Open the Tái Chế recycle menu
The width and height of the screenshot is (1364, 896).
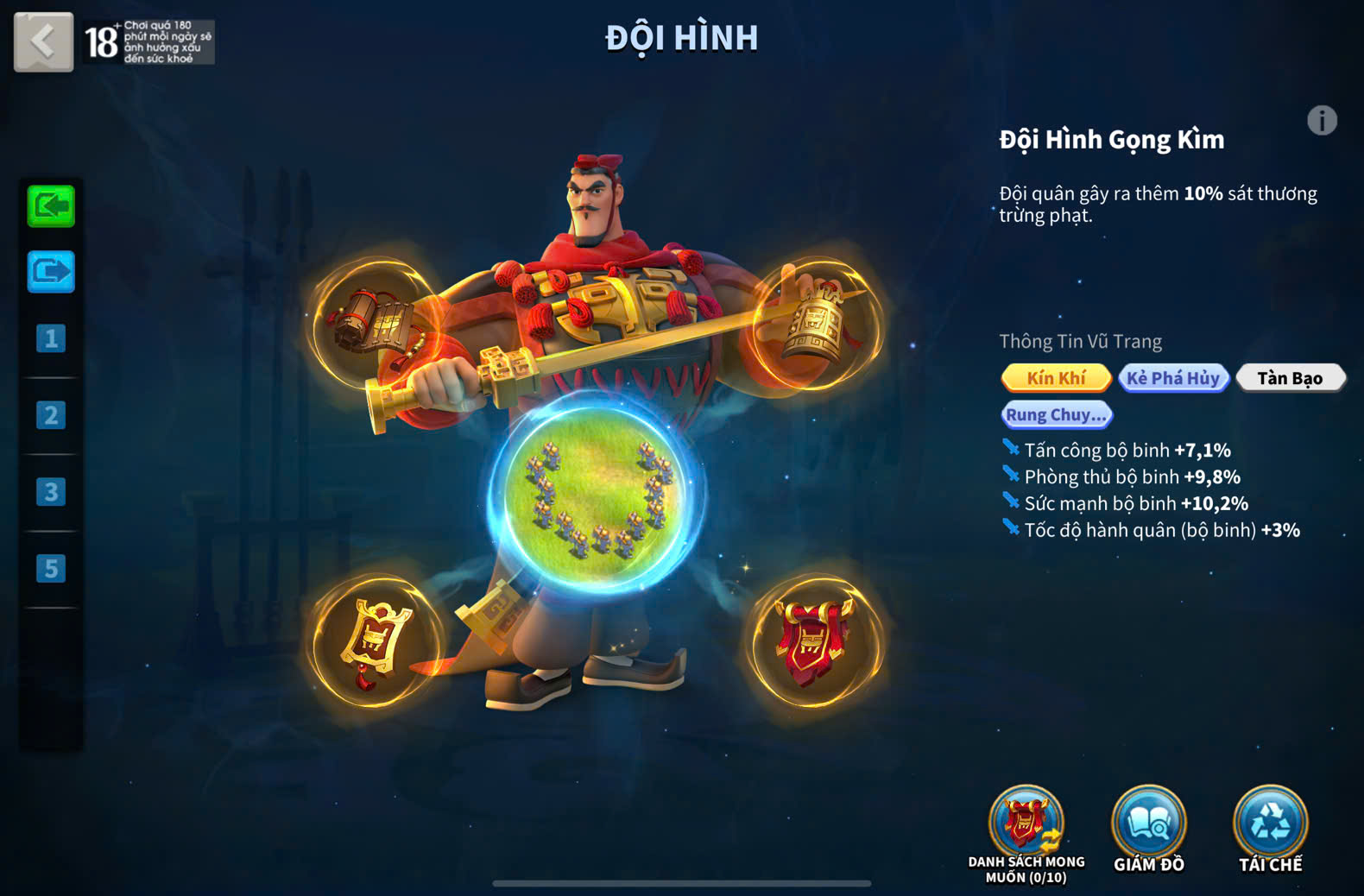pos(1270,827)
